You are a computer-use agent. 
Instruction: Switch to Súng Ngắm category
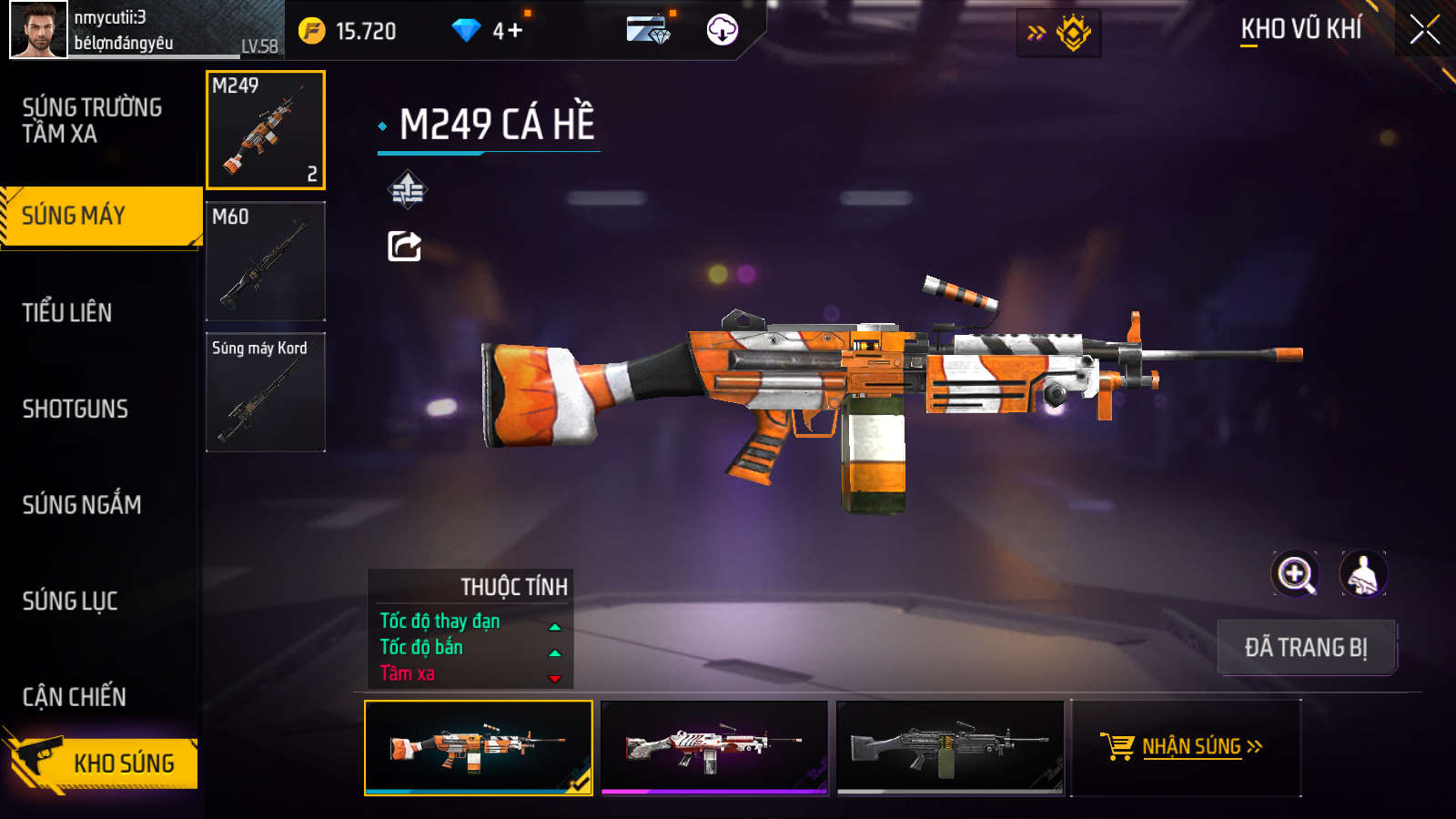coord(82,504)
